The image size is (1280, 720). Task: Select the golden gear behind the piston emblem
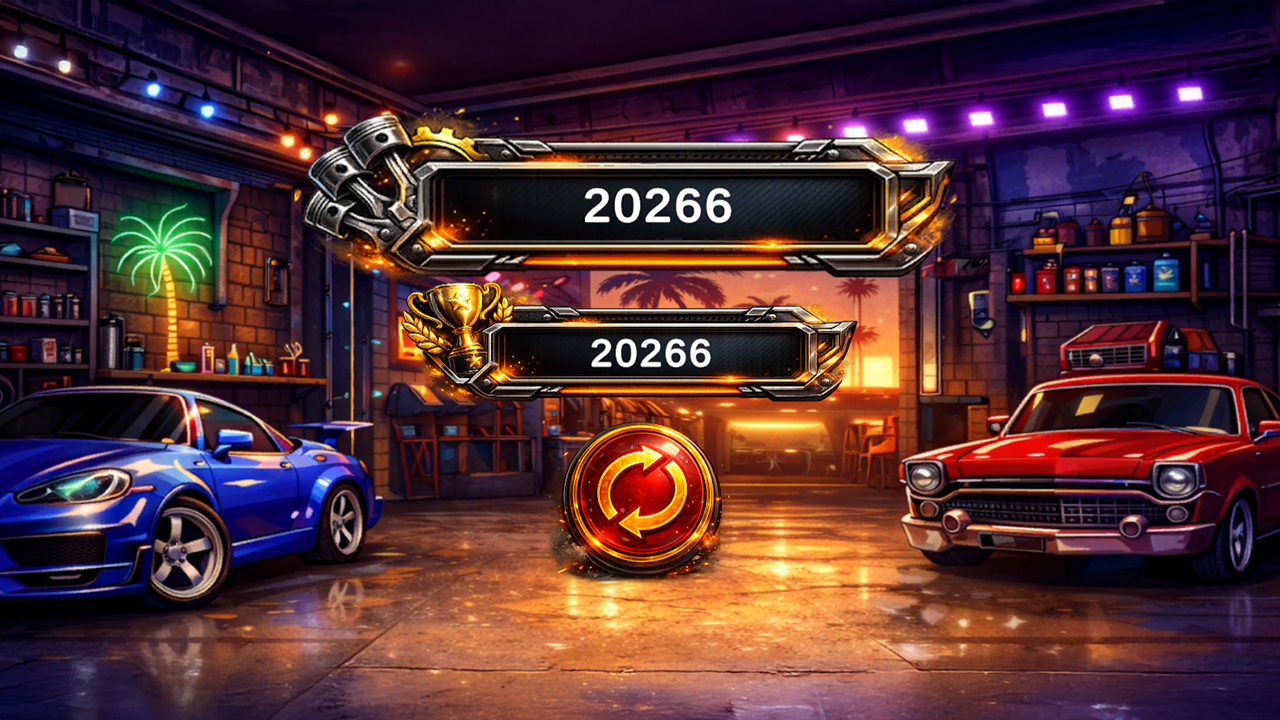click(x=438, y=135)
